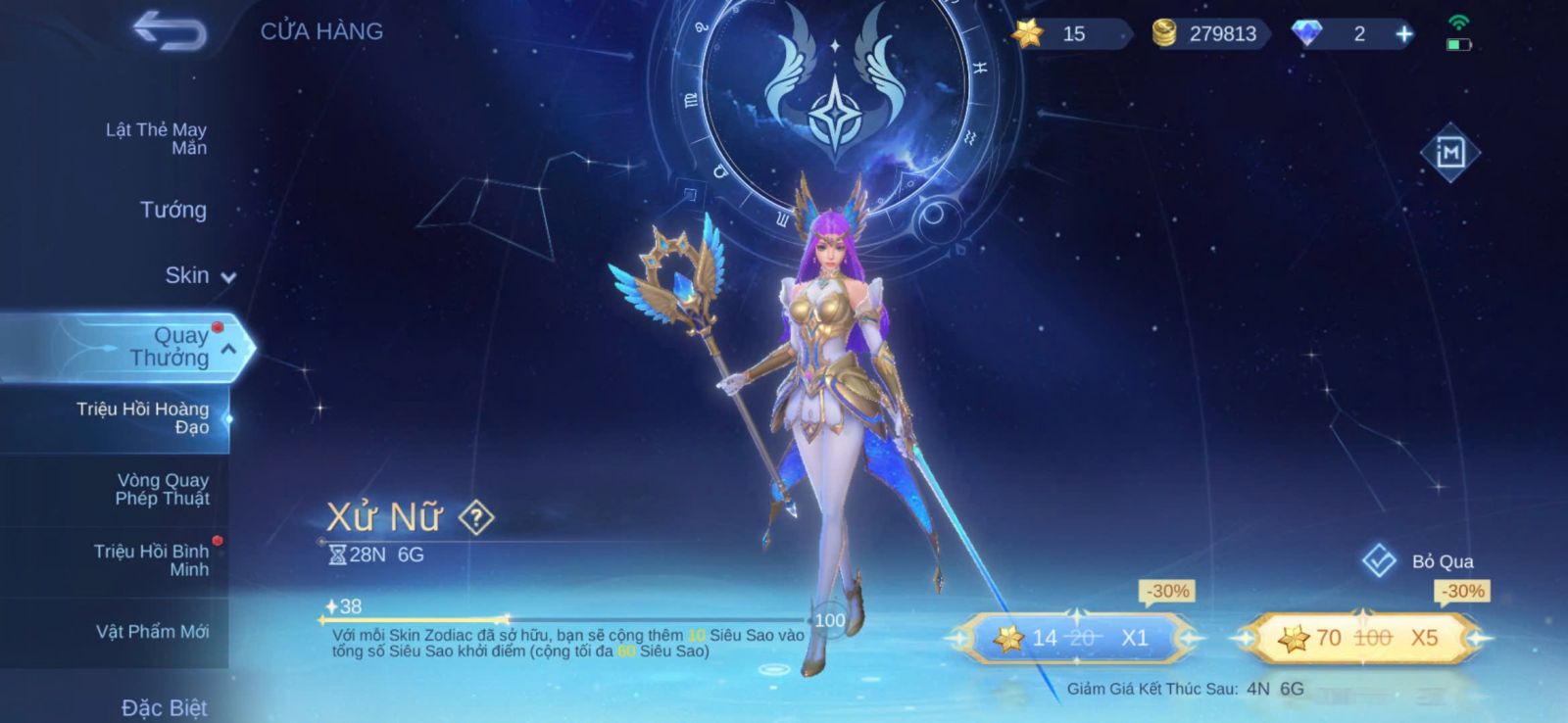This screenshot has width=1568, height=723.
Task: Open the Lật Thẻ May Mắn section
Action: pos(157,138)
